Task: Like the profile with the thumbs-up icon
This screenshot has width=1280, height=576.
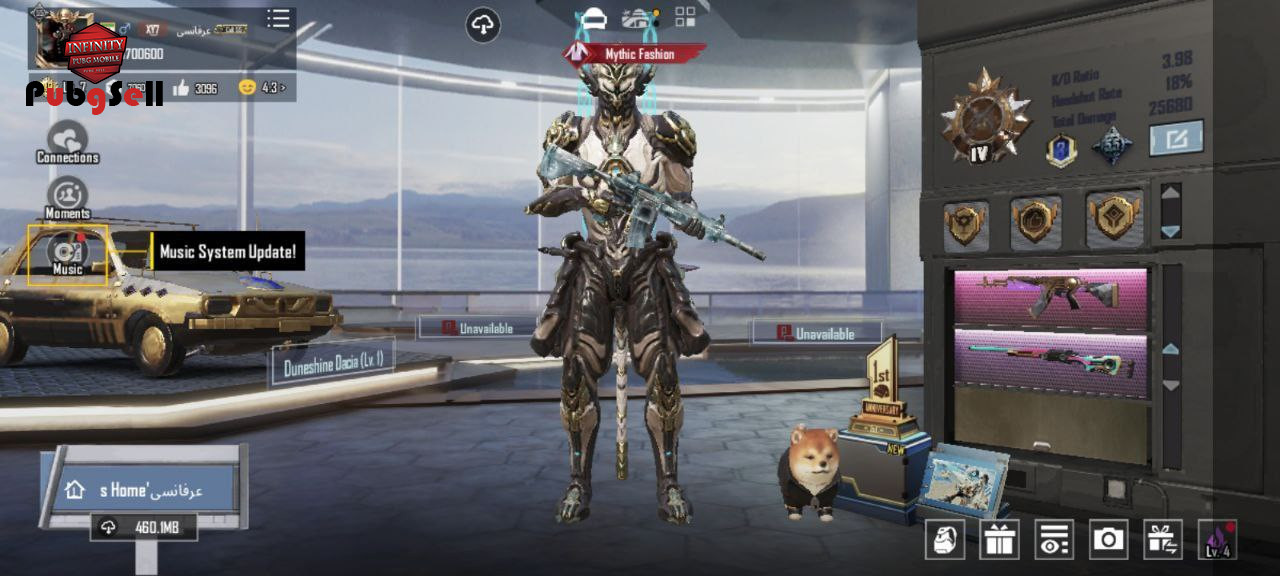Action: 181,88
